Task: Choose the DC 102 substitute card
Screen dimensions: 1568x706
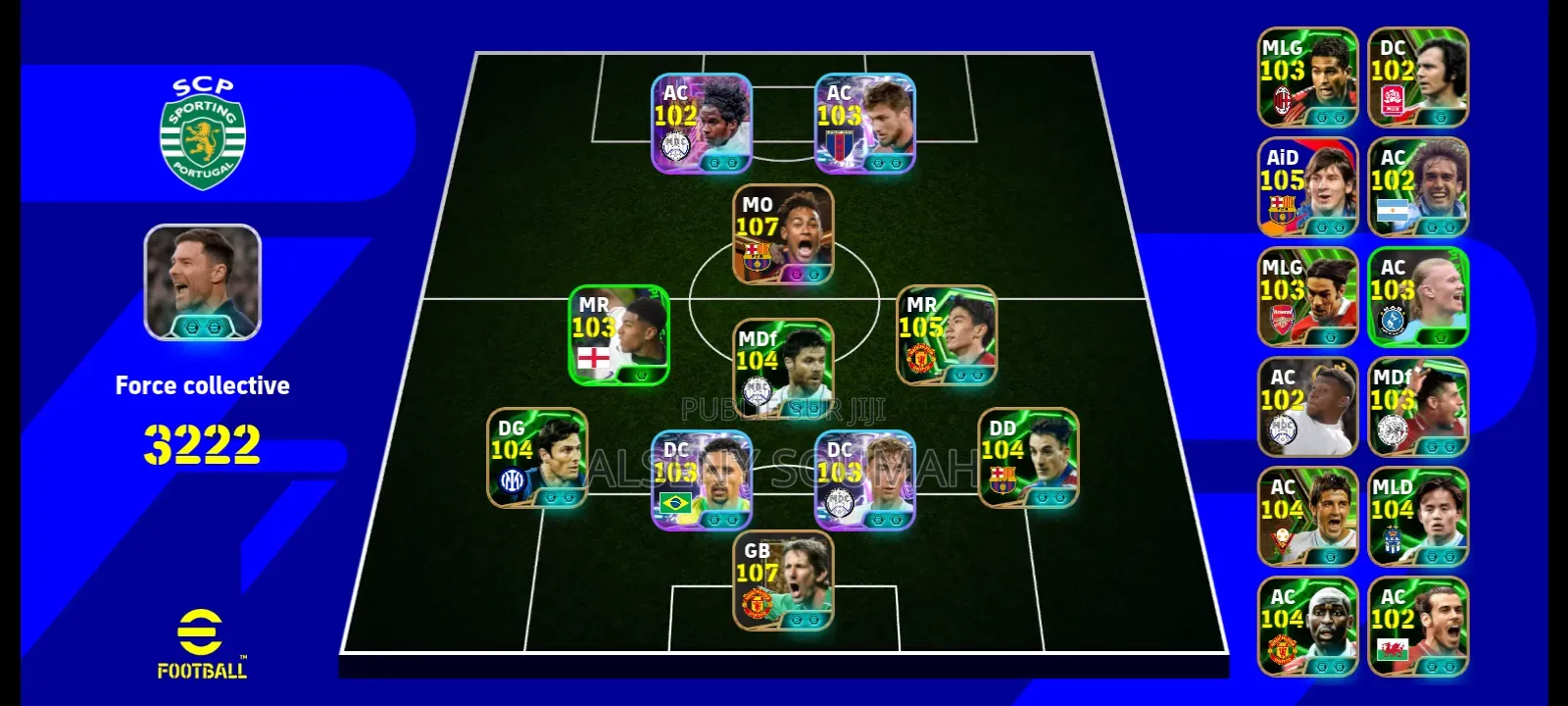Action: click(x=1418, y=77)
